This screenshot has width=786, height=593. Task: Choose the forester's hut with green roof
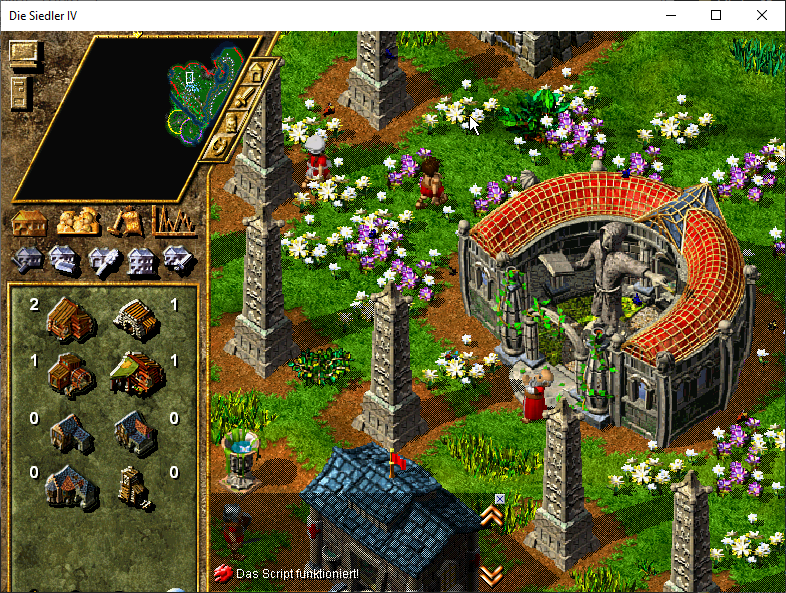coord(136,372)
